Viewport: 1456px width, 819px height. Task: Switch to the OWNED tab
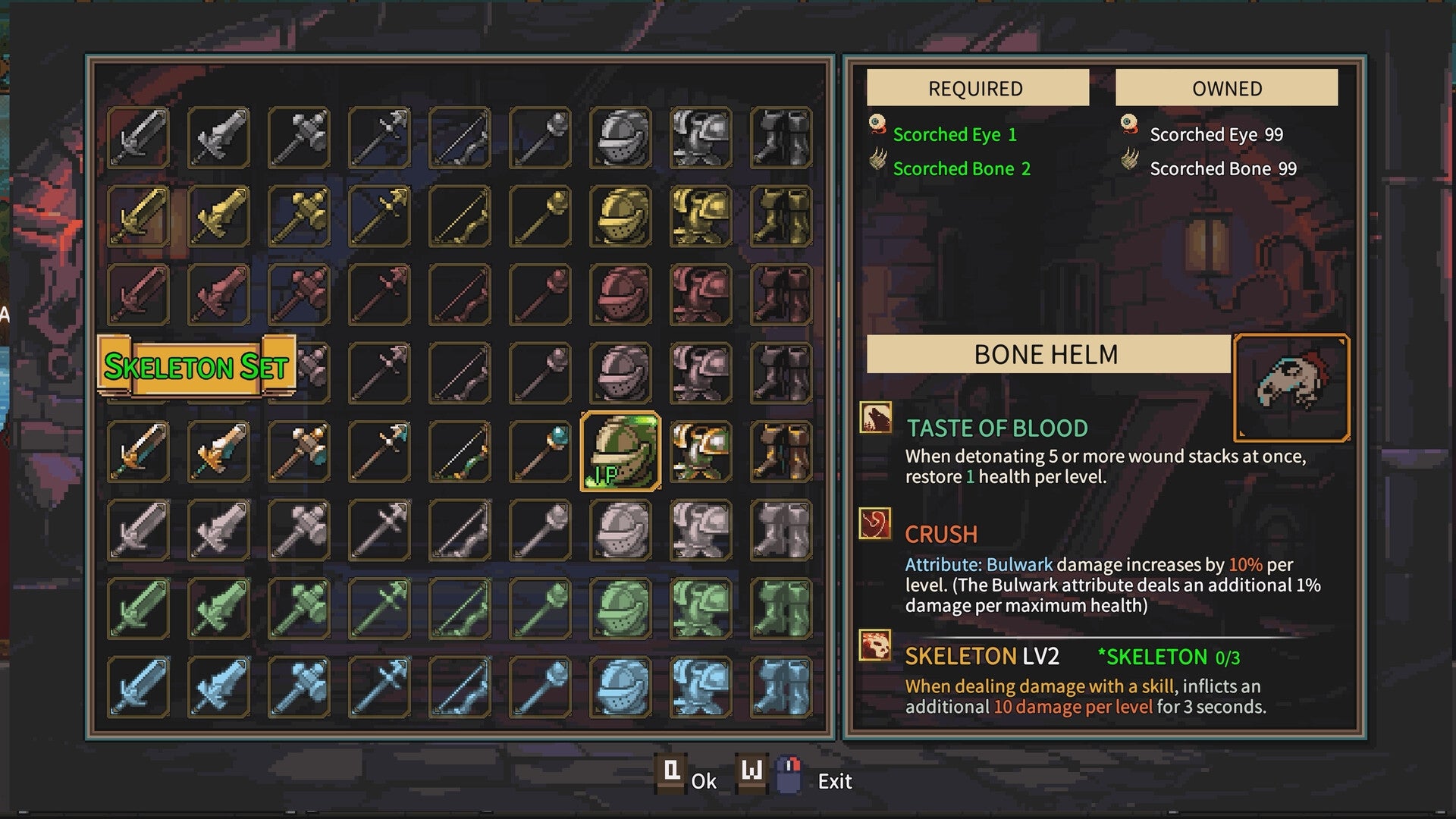1225,88
